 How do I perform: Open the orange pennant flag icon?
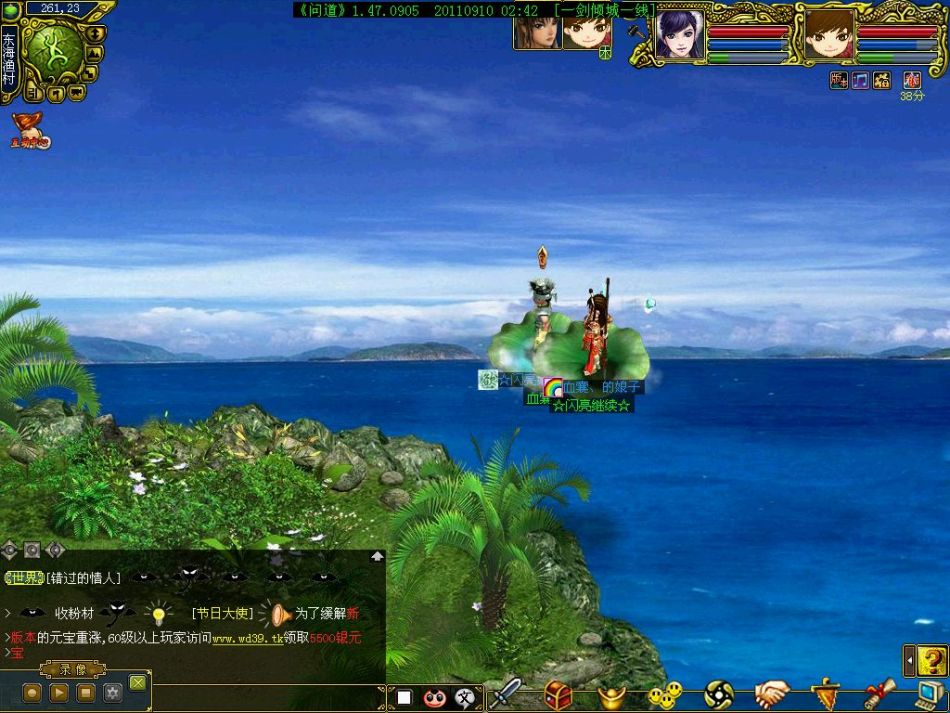(825, 694)
